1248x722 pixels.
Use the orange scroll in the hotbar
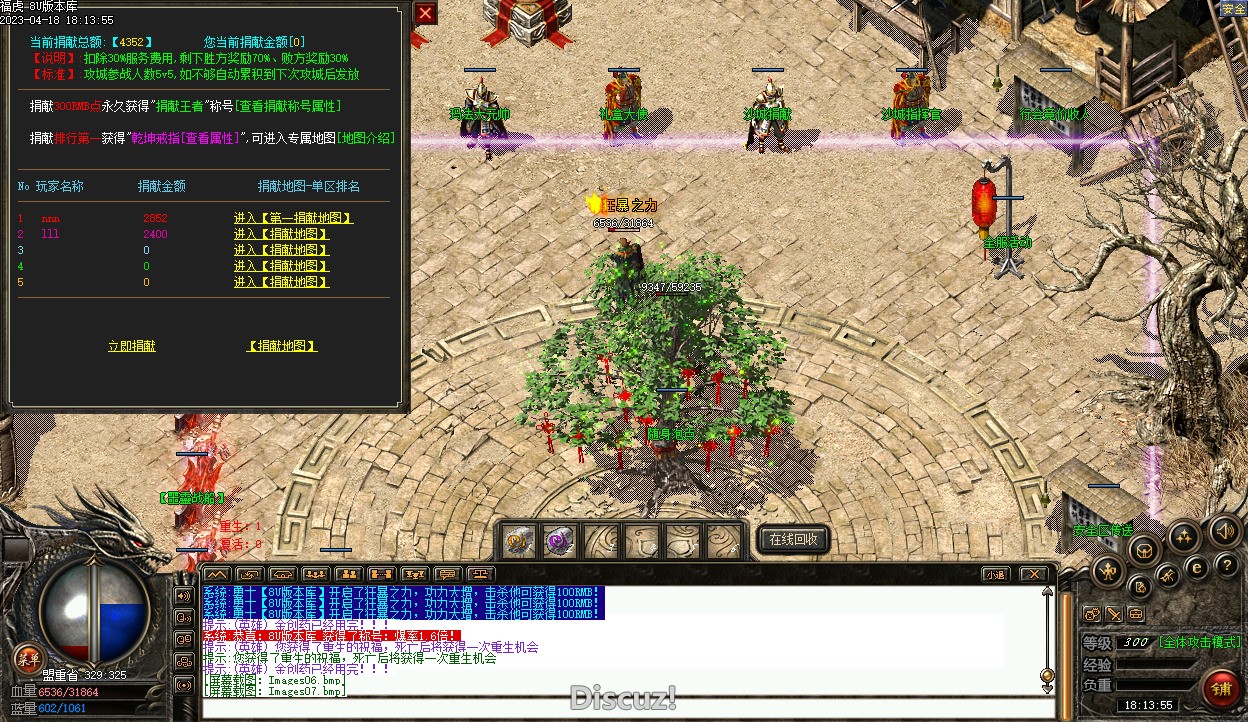tap(518, 541)
